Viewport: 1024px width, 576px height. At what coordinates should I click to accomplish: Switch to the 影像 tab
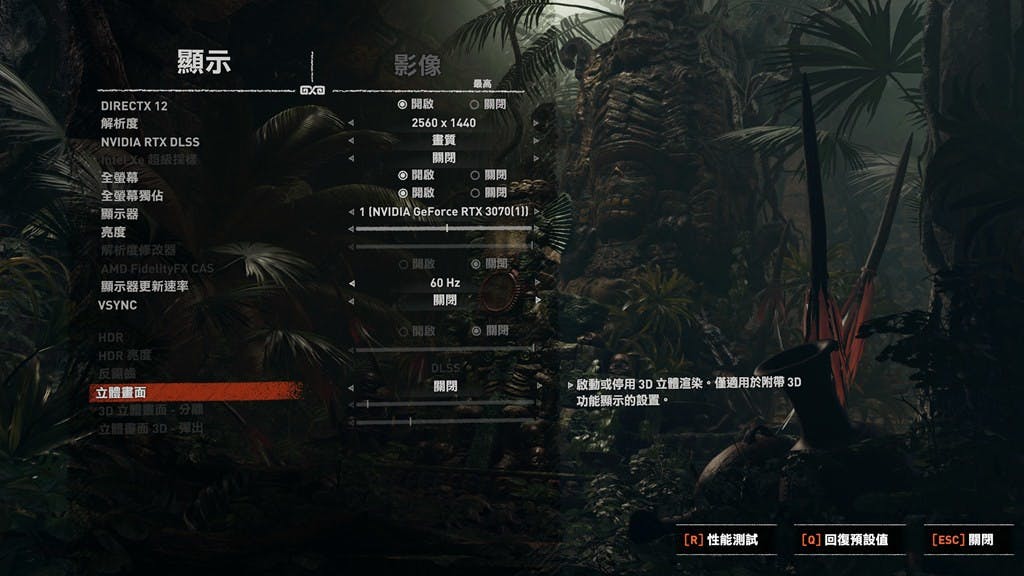(417, 66)
